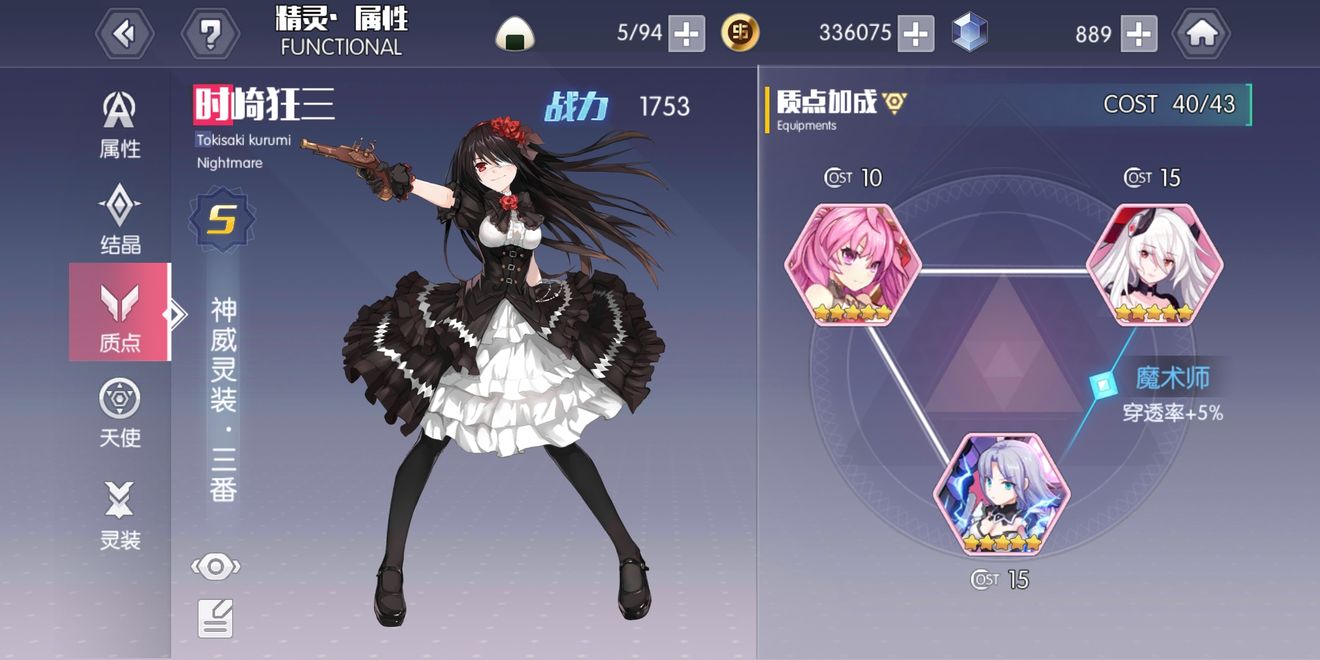Viewport: 1320px width, 660px height.
Task: Switch to the 天使 angel tab
Action: pyautogui.click(x=120, y=413)
